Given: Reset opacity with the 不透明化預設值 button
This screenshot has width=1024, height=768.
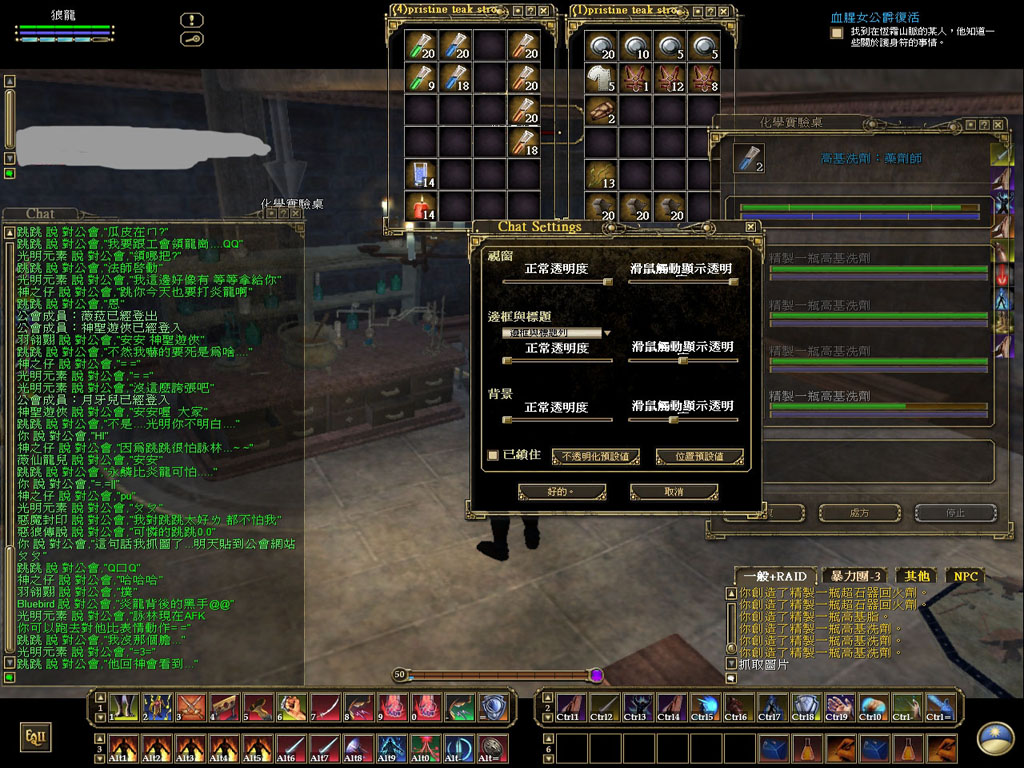Looking at the screenshot, I should pyautogui.click(x=596, y=457).
